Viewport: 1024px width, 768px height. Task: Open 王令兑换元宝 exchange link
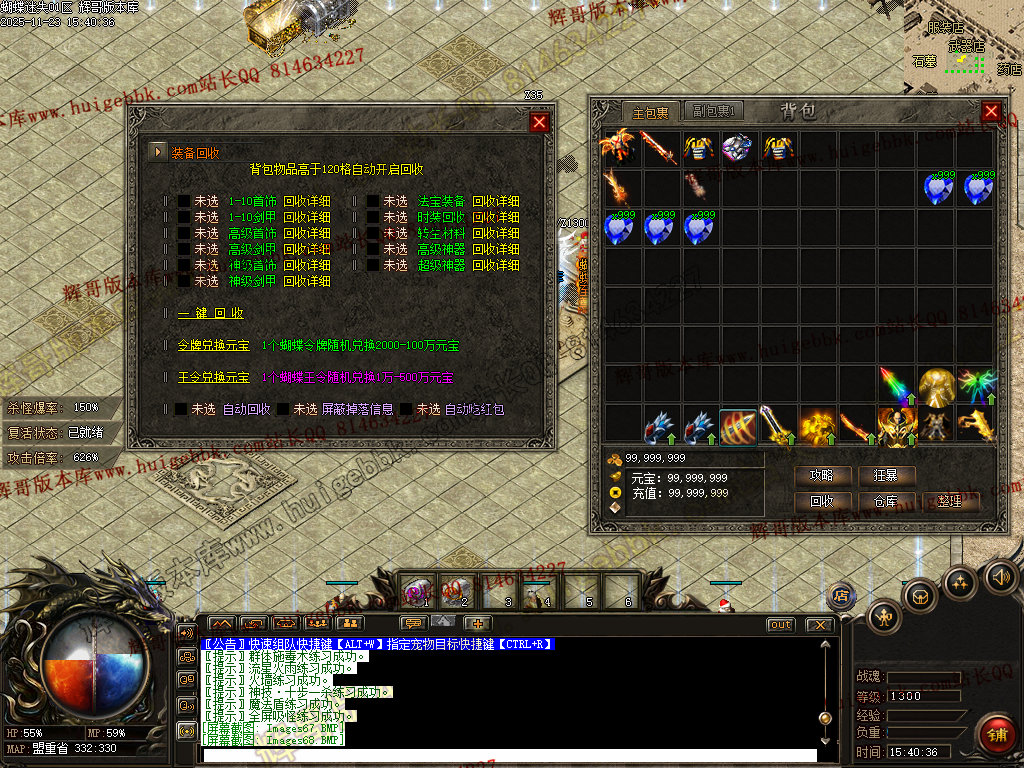pos(213,378)
